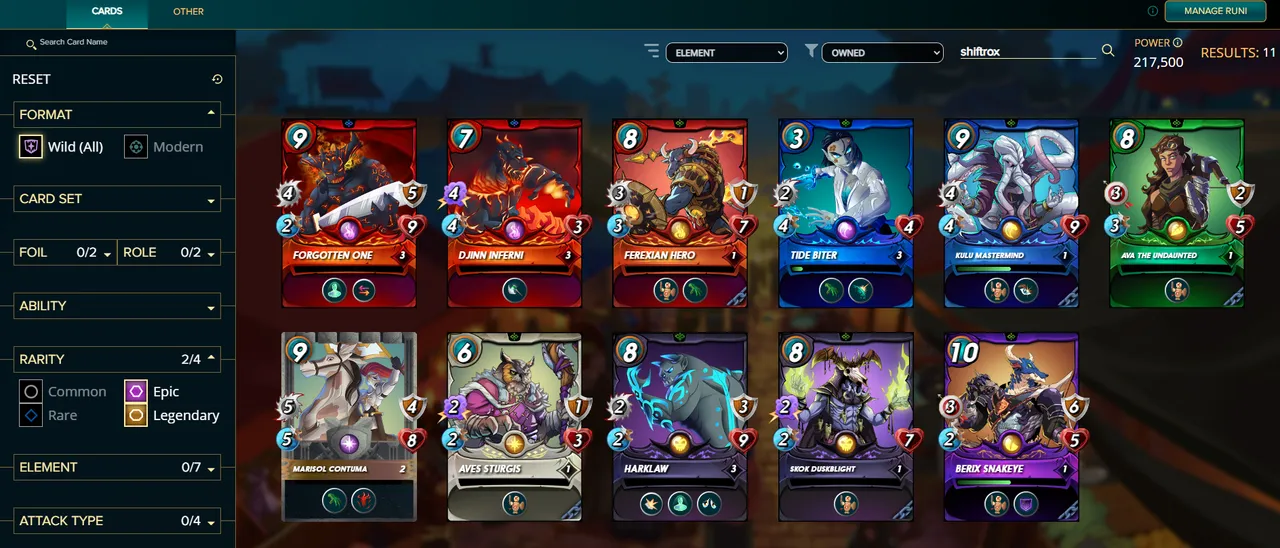Viewport: 1280px width, 548px height.
Task: Click the shiftrox player search field
Action: coord(1025,51)
